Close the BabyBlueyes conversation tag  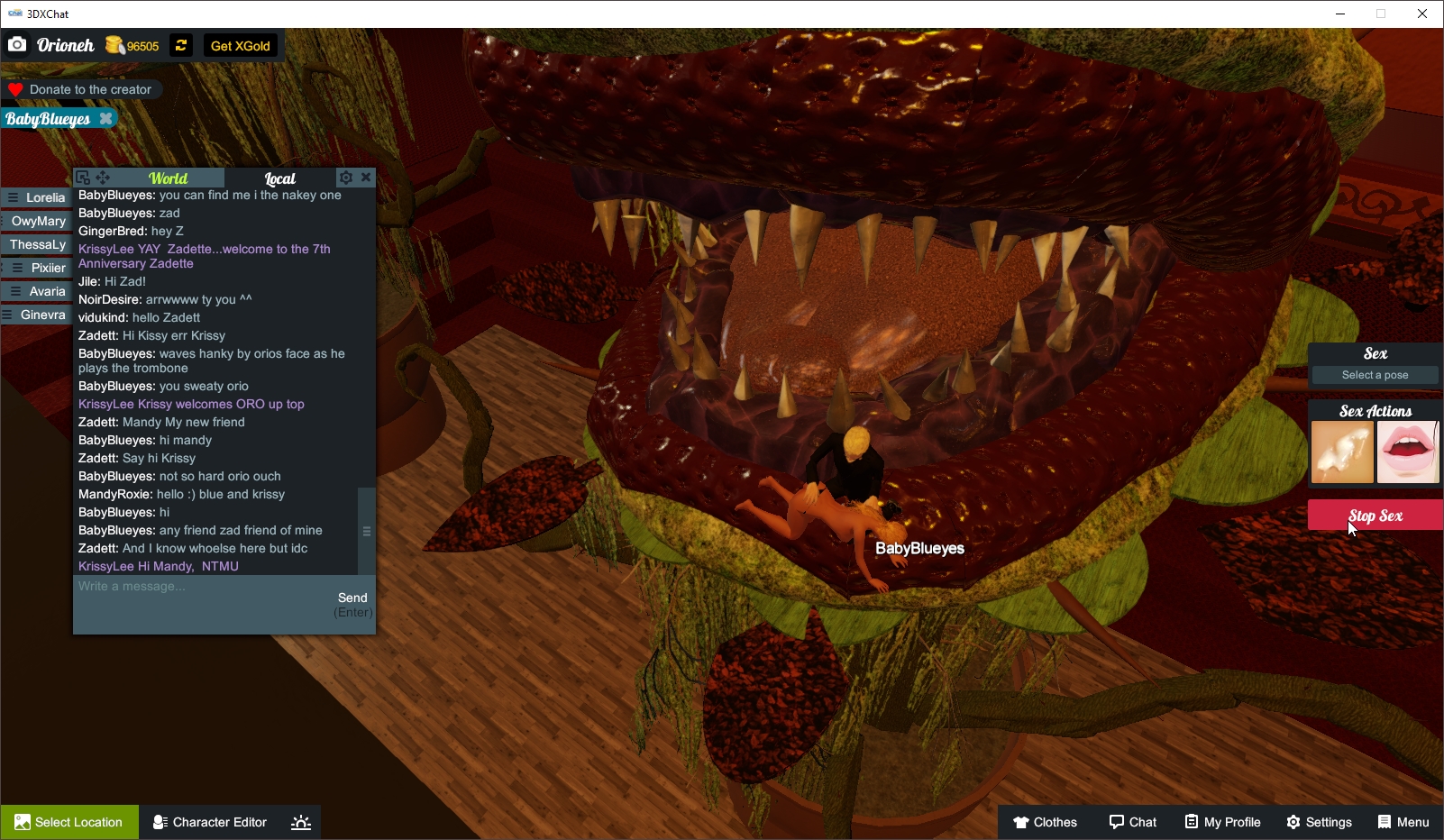pyautogui.click(x=105, y=118)
